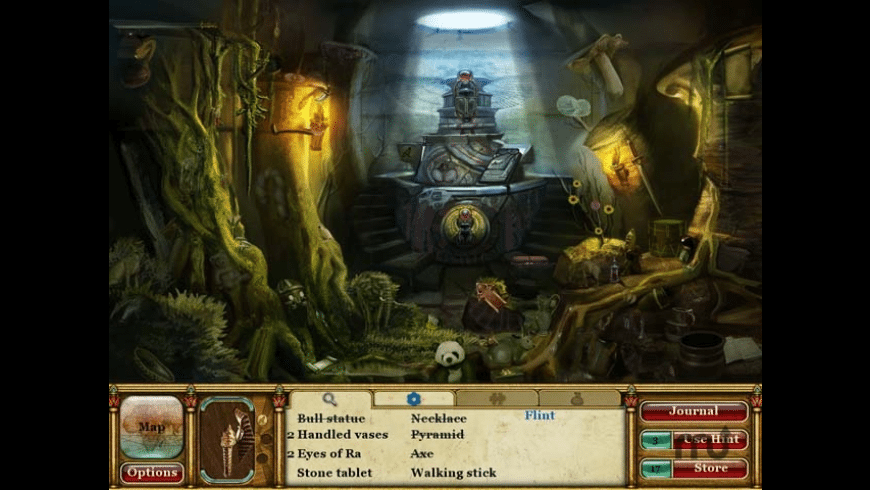This screenshot has width=870, height=490.
Task: Select Stone tablet in the item list
Action: [x=335, y=472]
